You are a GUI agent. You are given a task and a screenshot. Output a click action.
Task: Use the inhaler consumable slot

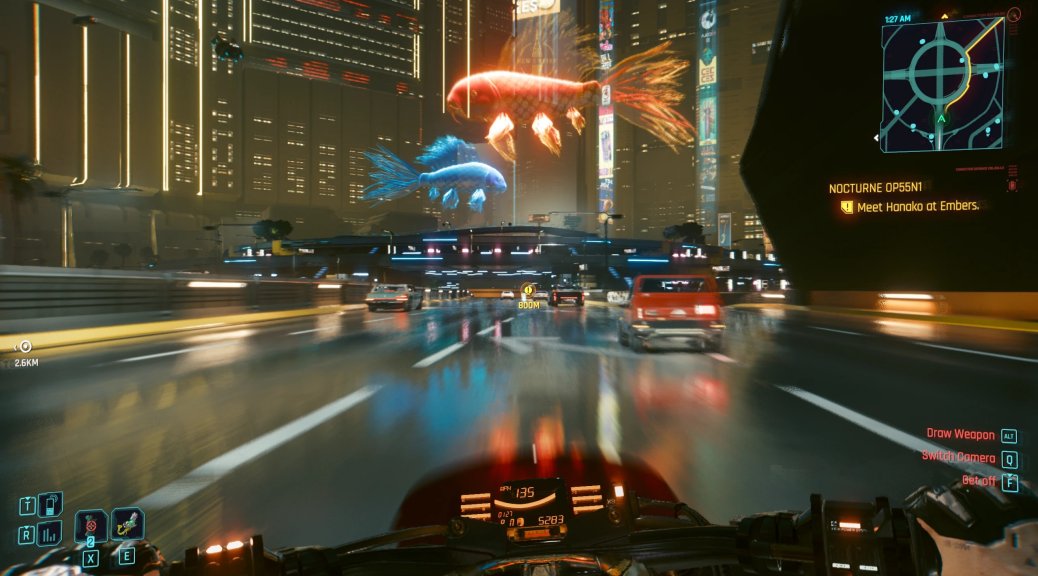coord(127,523)
